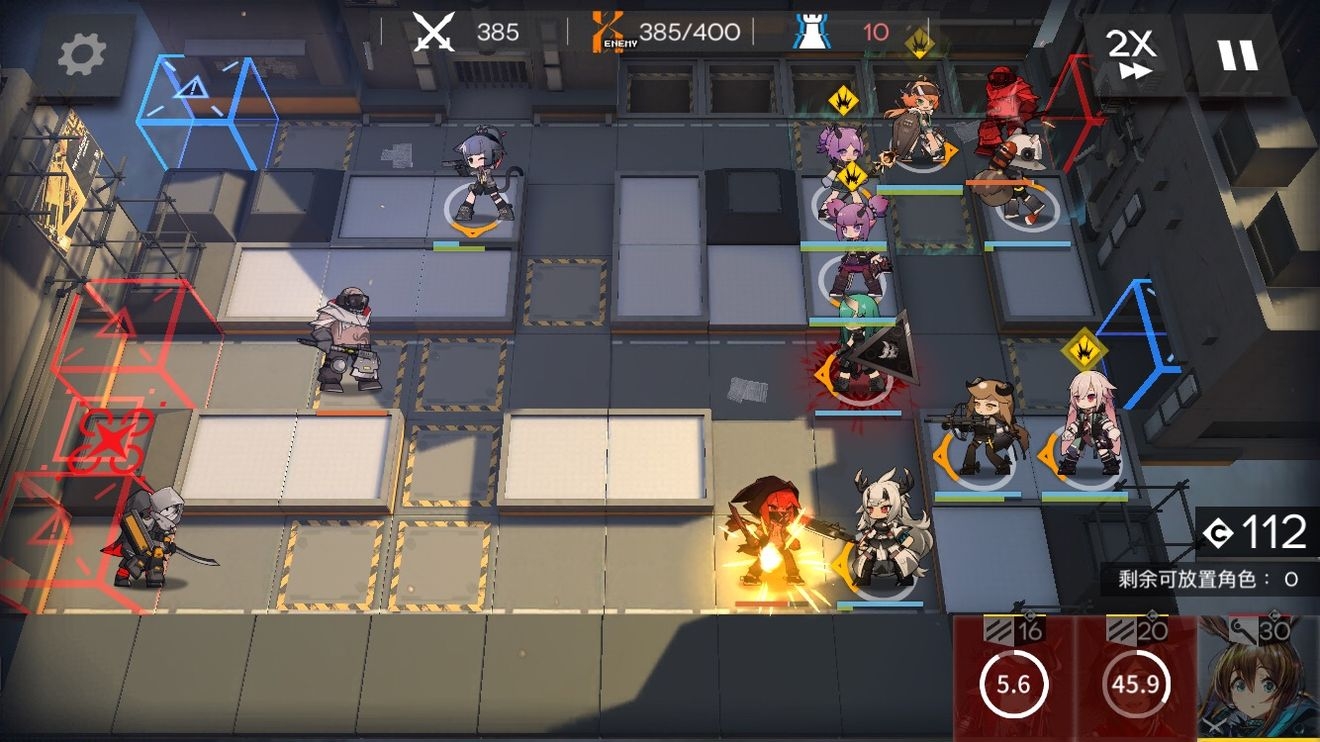The width and height of the screenshot is (1320, 742).
Task: Open the settings gear menu
Action: click(x=82, y=56)
